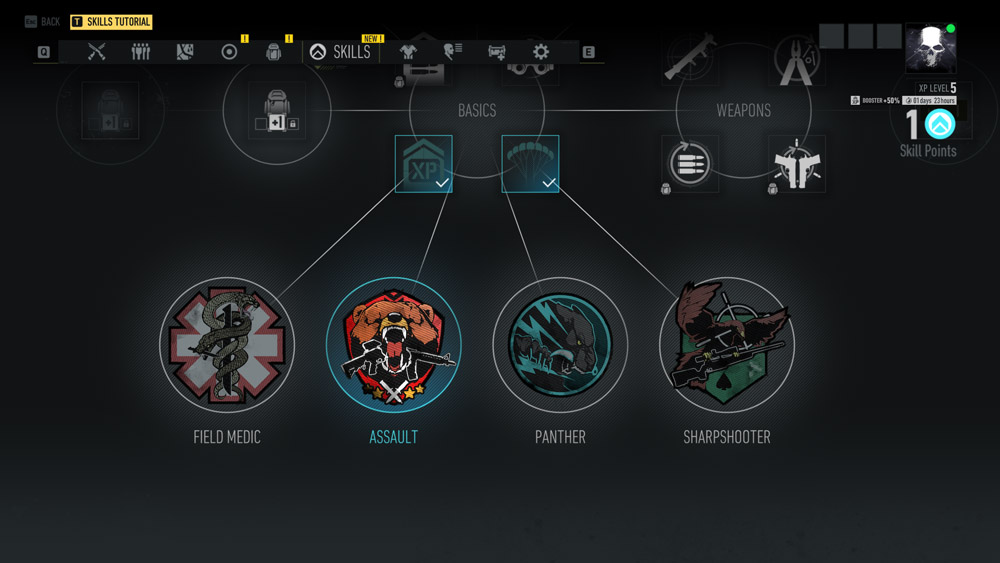1000x563 pixels.
Task: Select the dual pistols skill node
Action: tap(797, 164)
